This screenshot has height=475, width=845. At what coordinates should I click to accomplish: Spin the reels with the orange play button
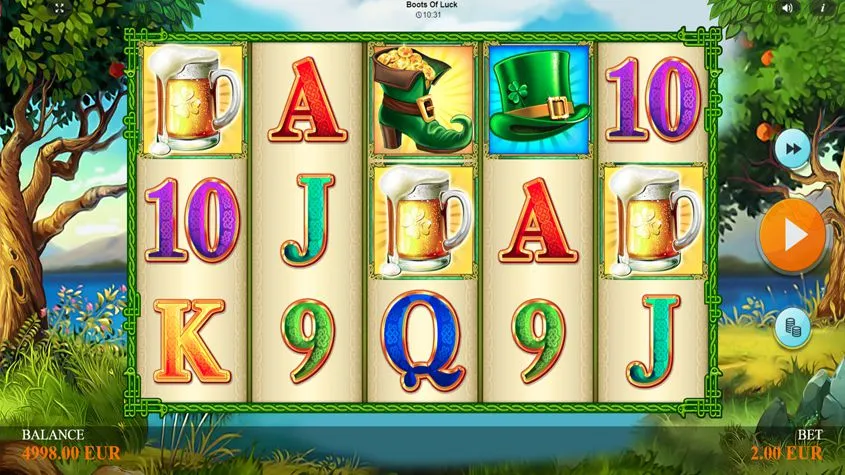click(792, 237)
